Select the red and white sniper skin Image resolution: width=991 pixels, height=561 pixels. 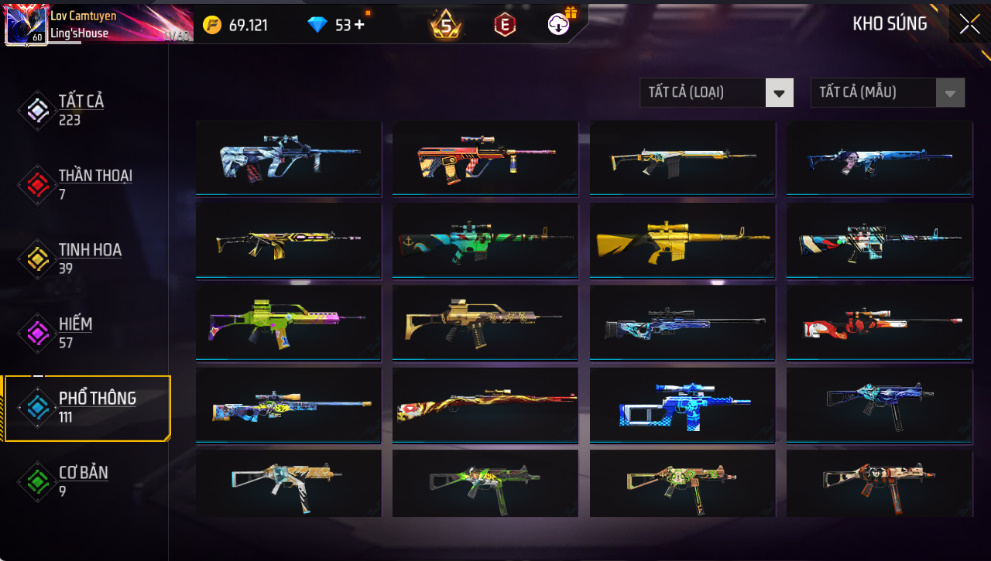point(879,323)
